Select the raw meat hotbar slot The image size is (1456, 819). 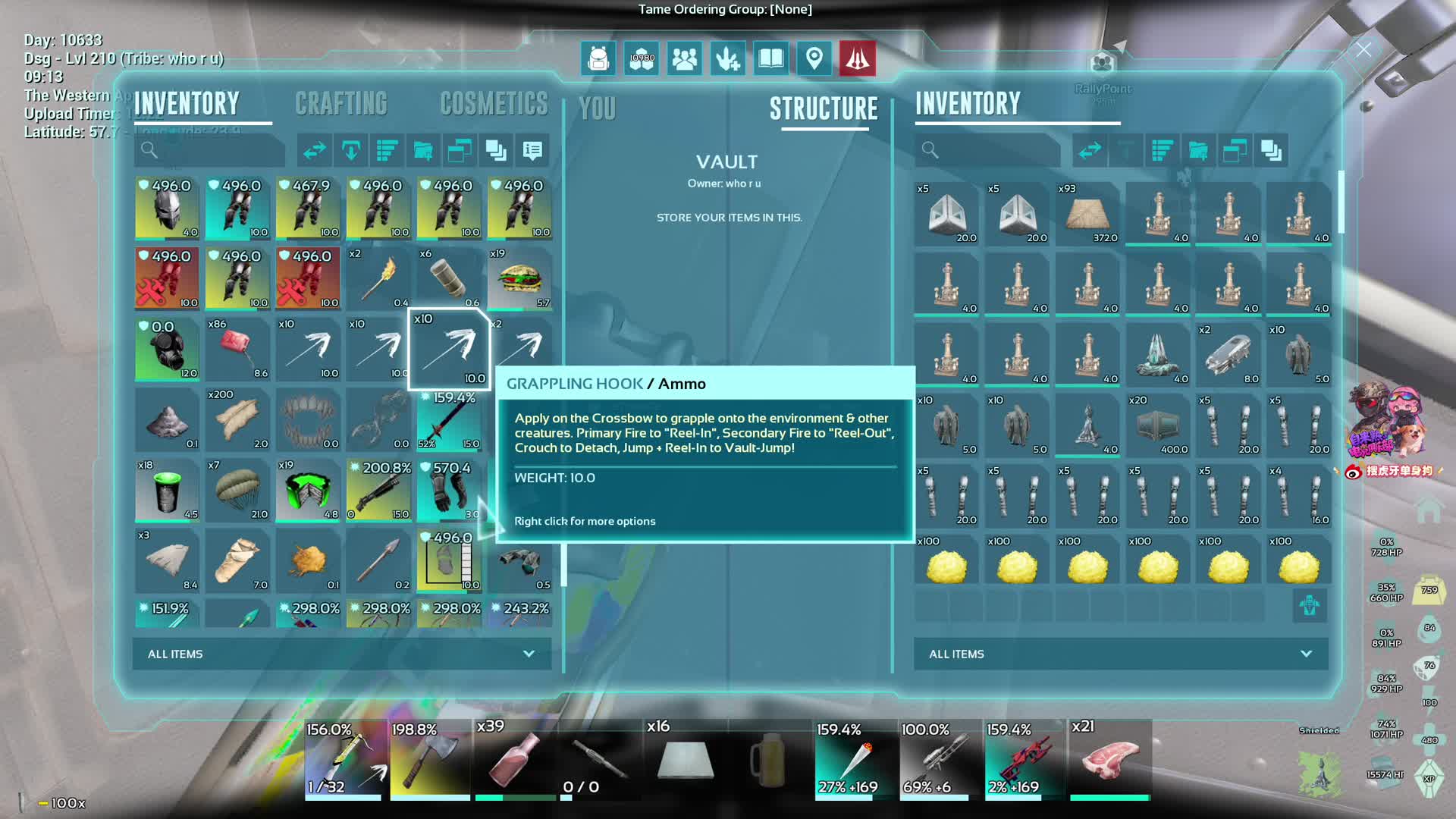1109,758
